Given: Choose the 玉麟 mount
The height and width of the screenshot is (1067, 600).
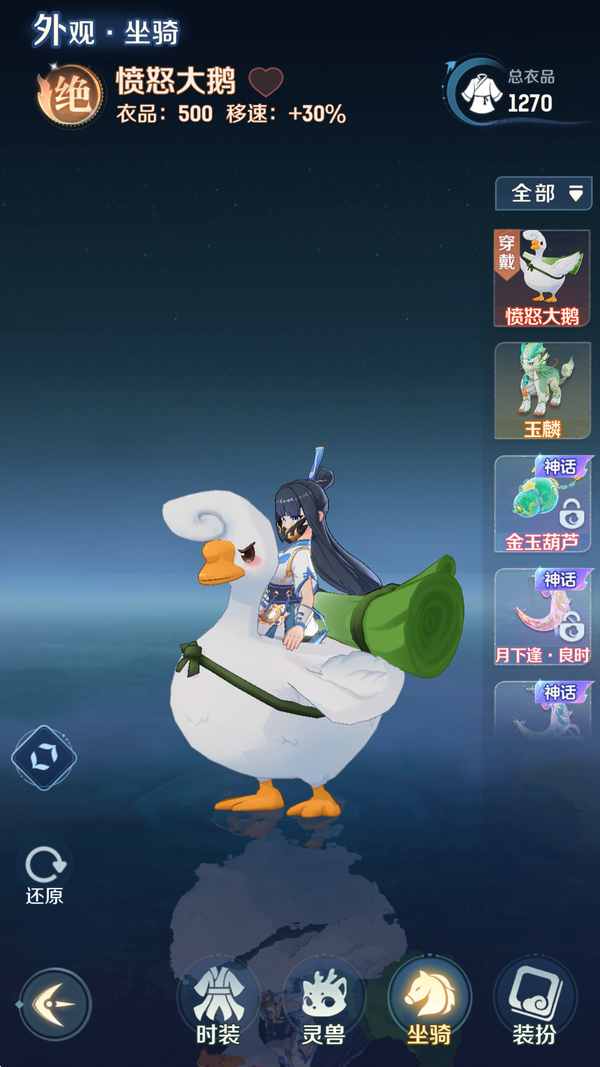Looking at the screenshot, I should pos(542,391).
